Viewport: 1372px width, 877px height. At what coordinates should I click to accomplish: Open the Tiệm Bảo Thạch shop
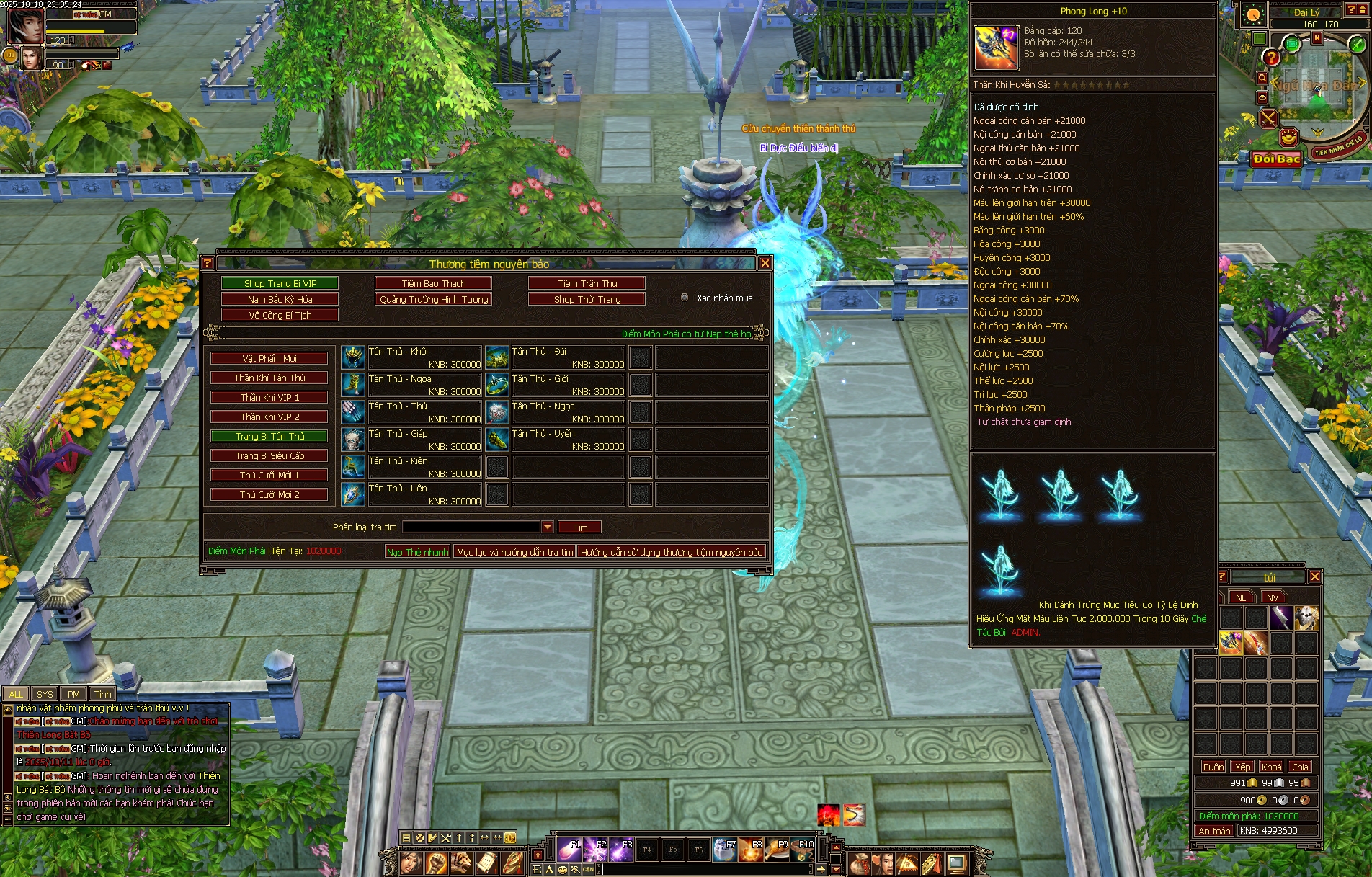[433, 283]
